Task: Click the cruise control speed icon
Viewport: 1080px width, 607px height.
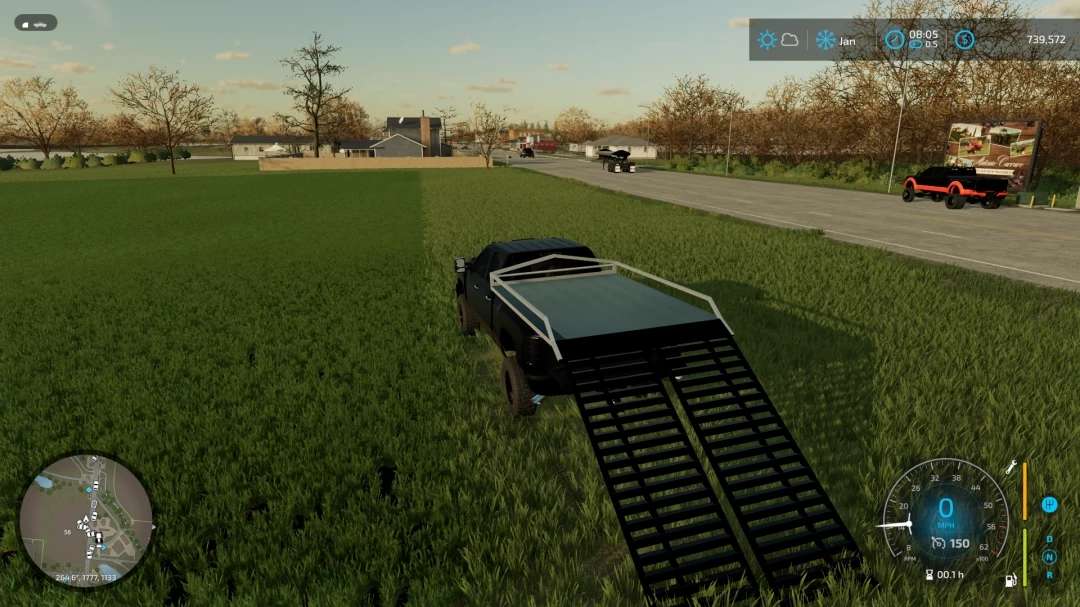Action: [937, 543]
